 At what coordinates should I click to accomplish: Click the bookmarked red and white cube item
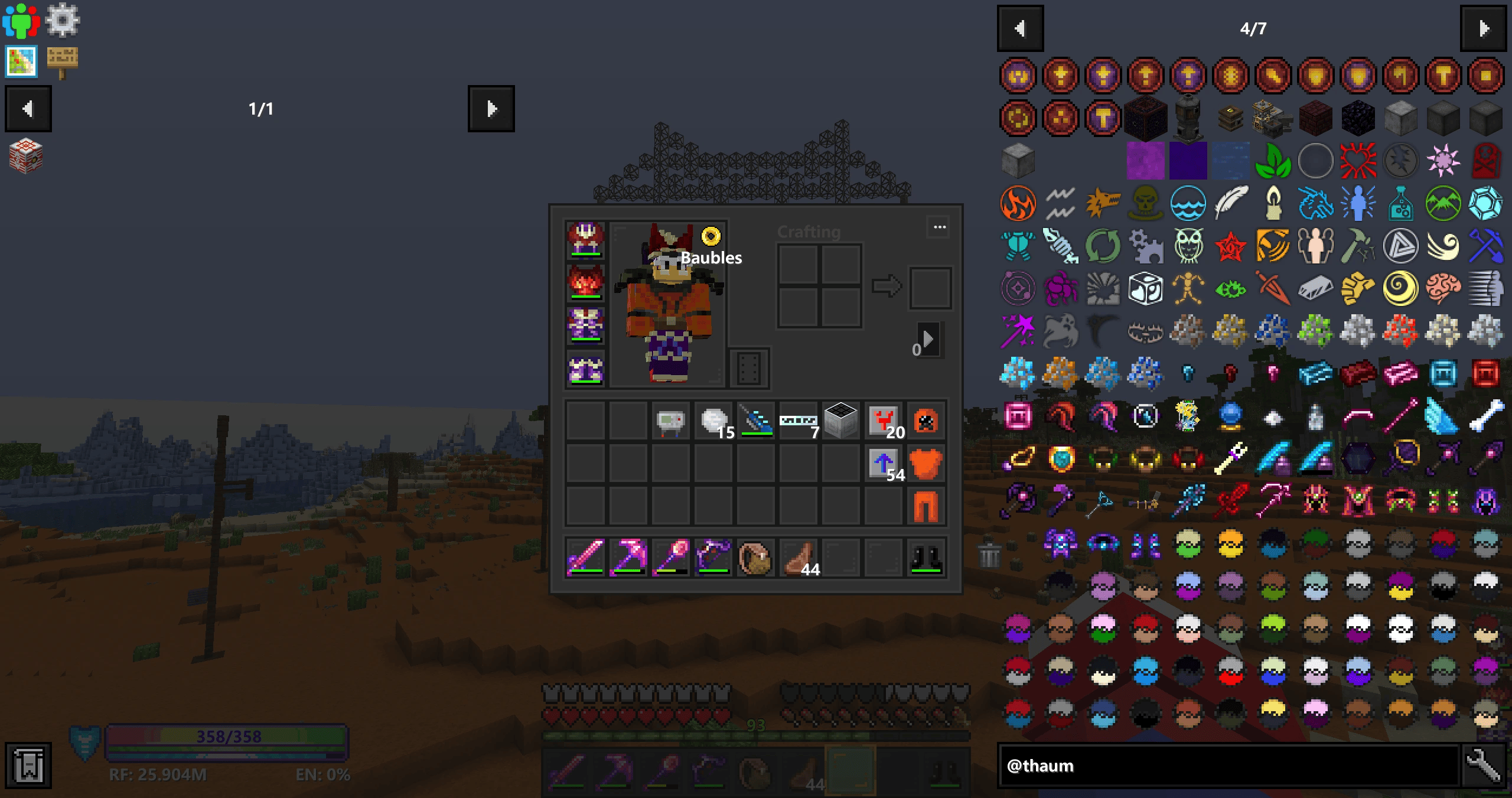pyautogui.click(x=26, y=157)
